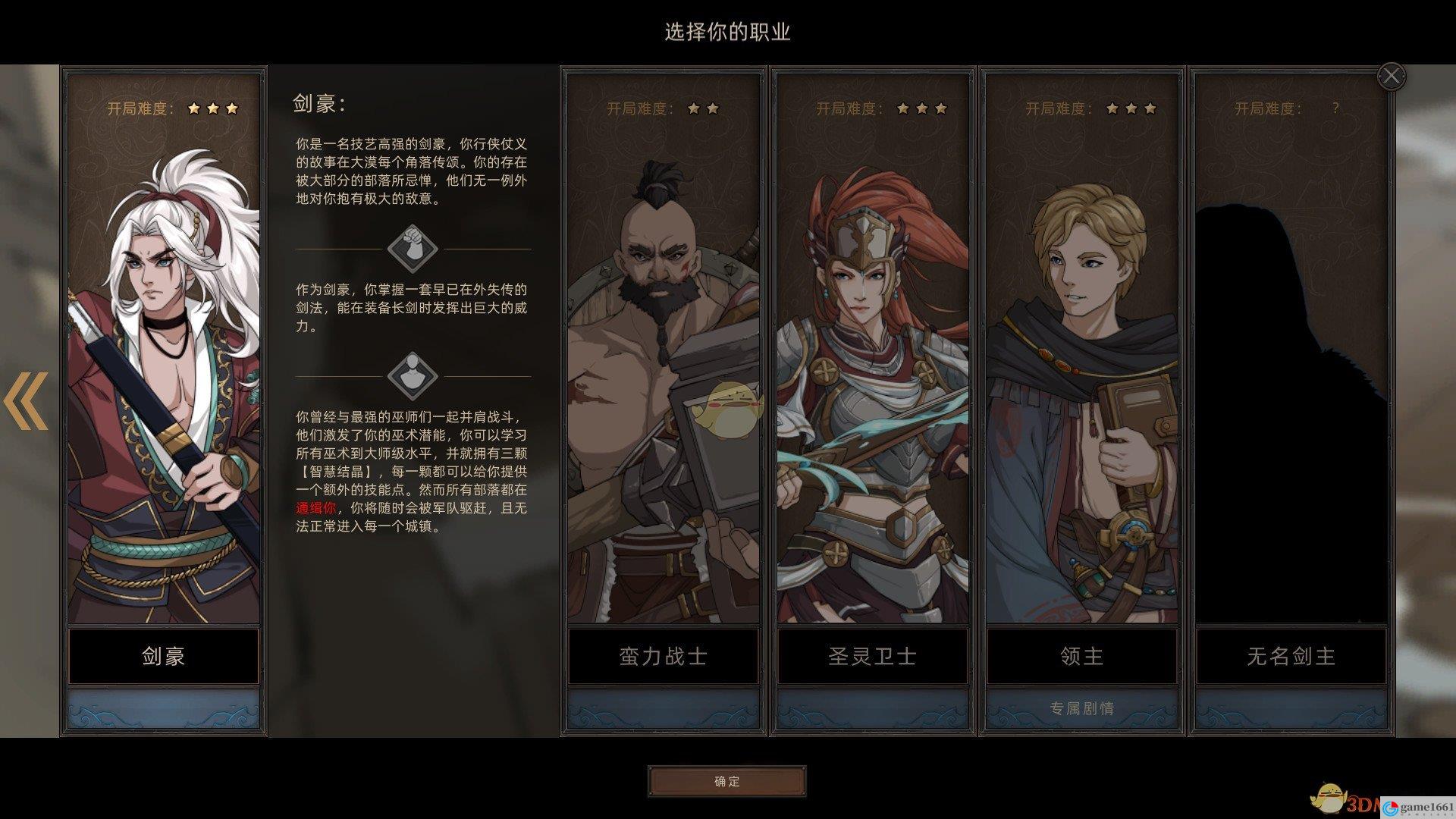Choose the locked 无名剑主 silhouette card
The image size is (1456, 819).
pyautogui.click(x=1291, y=379)
